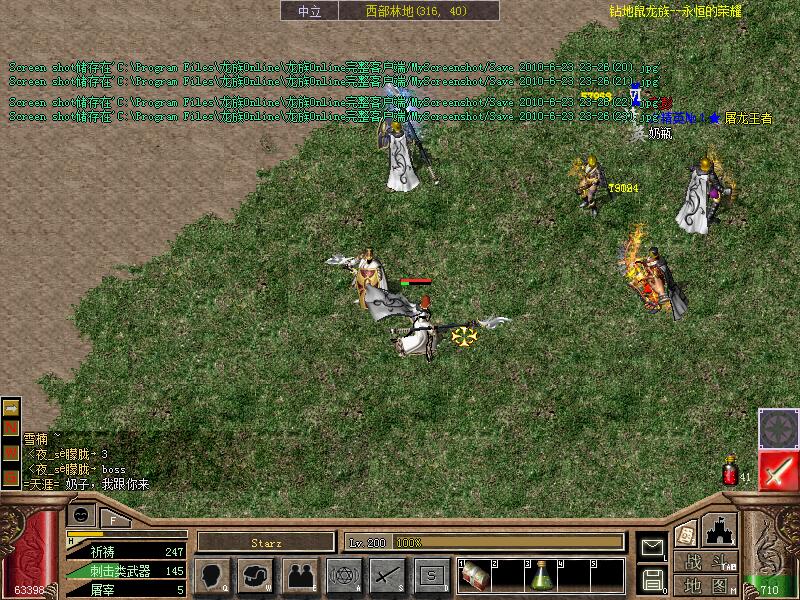Open the two-figures party button
The width and height of the screenshot is (800, 600).
(299, 575)
